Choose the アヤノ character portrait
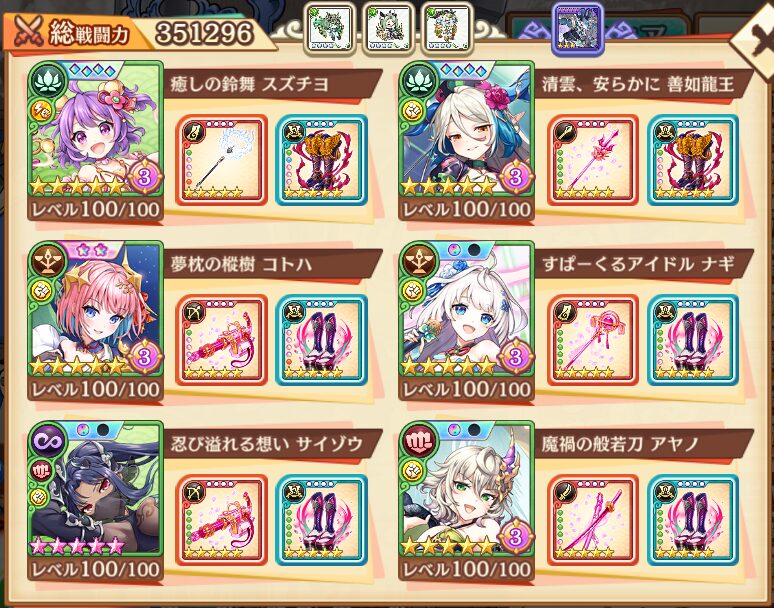This screenshot has width=774, height=608. pos(466,490)
